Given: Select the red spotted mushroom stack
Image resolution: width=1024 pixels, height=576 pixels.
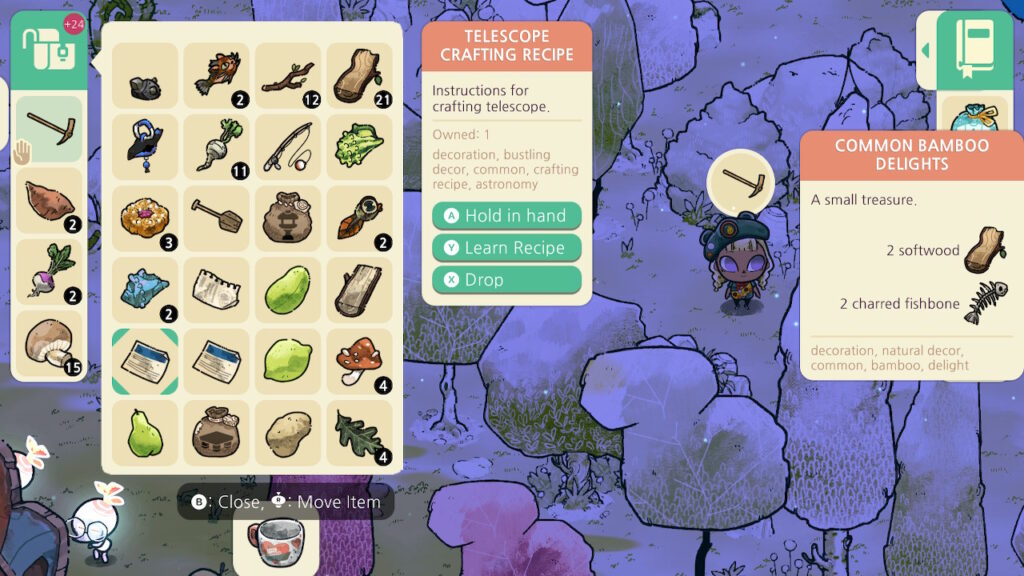Looking at the screenshot, I should coord(360,362).
